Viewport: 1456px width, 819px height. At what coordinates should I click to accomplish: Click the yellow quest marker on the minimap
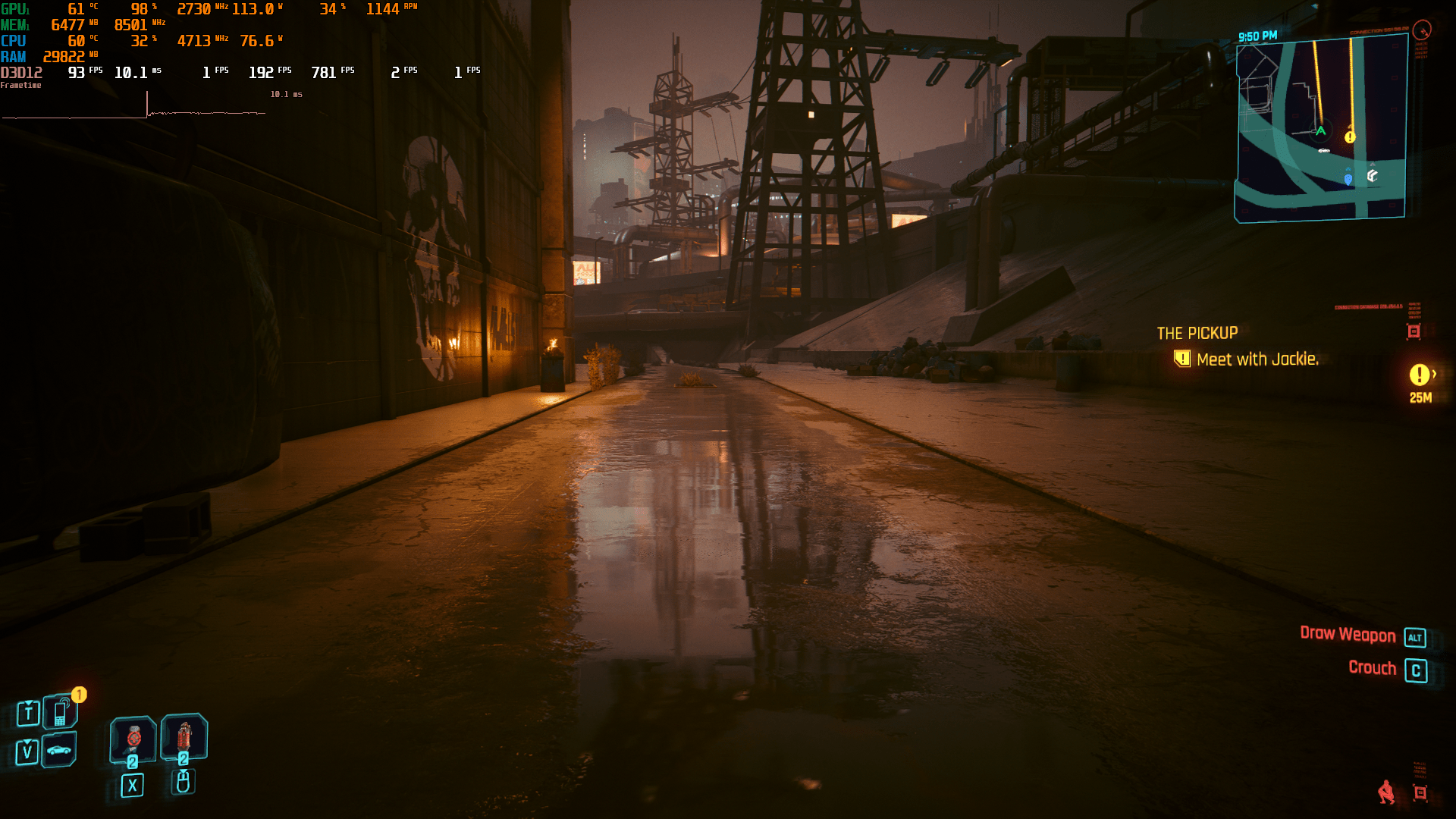(x=1350, y=137)
